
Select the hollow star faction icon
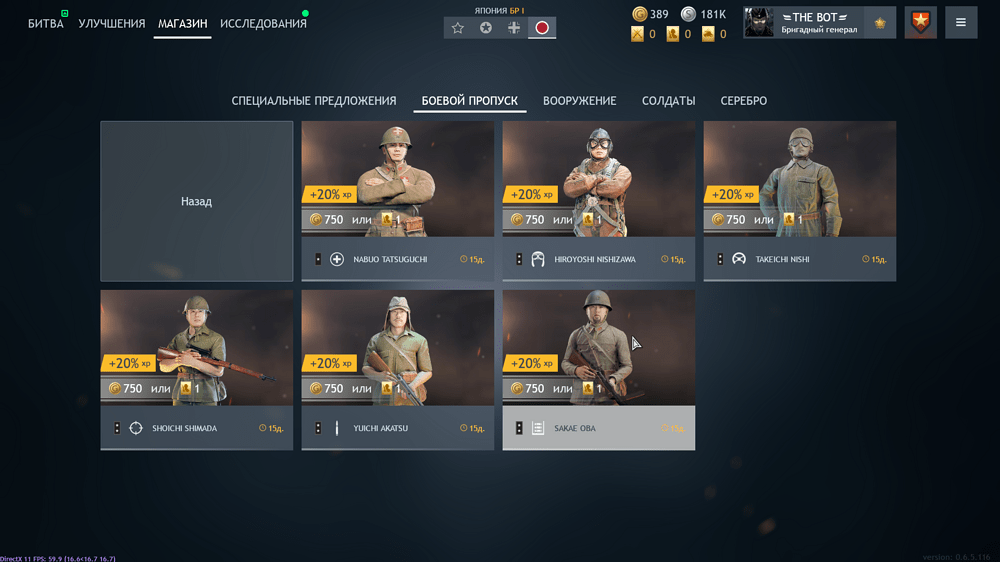458,28
